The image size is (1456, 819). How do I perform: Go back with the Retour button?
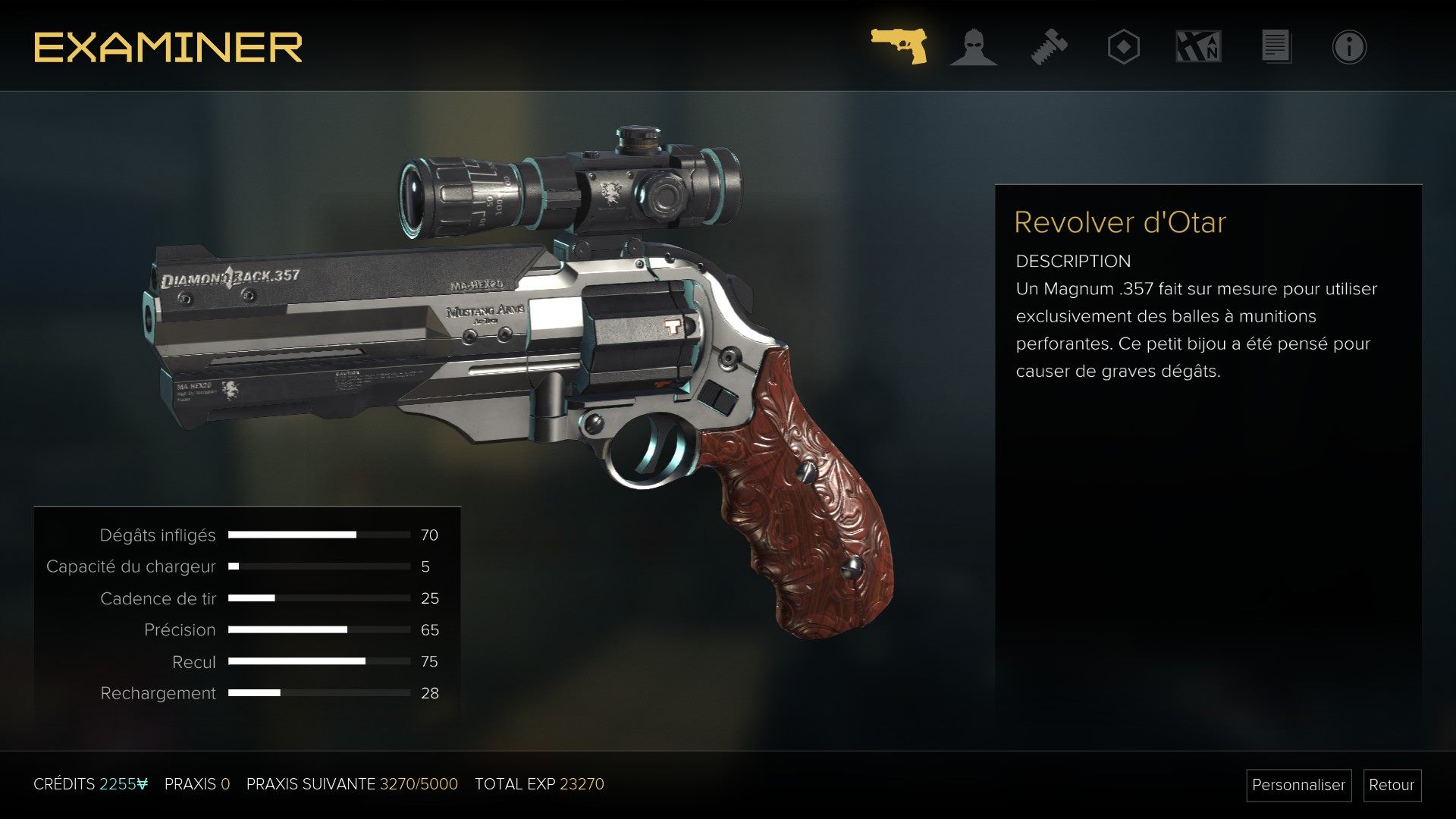tap(1392, 785)
